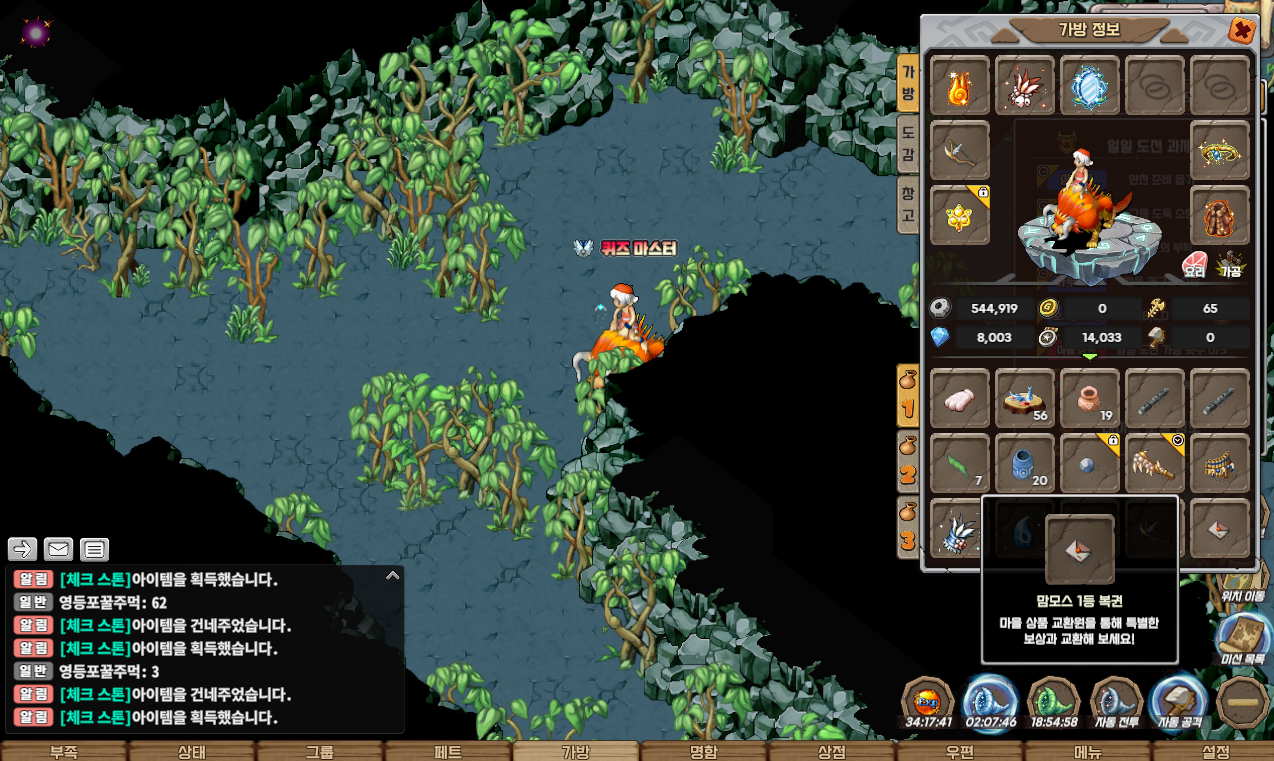The width and height of the screenshot is (1274, 761).
Task: Open the mail envelope button above chat
Action: (x=59, y=549)
